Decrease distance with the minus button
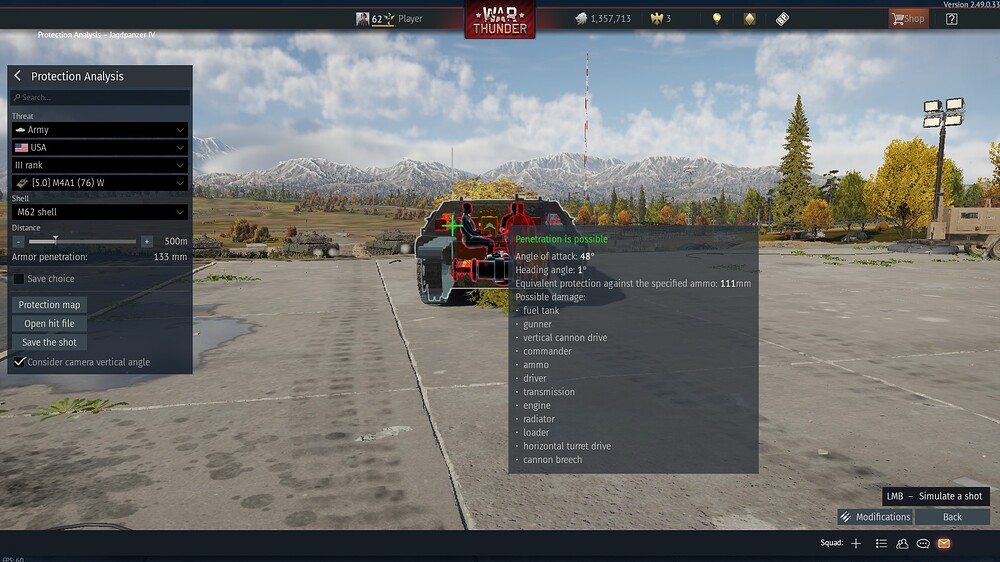This screenshot has width=1000, height=562. click(x=19, y=241)
